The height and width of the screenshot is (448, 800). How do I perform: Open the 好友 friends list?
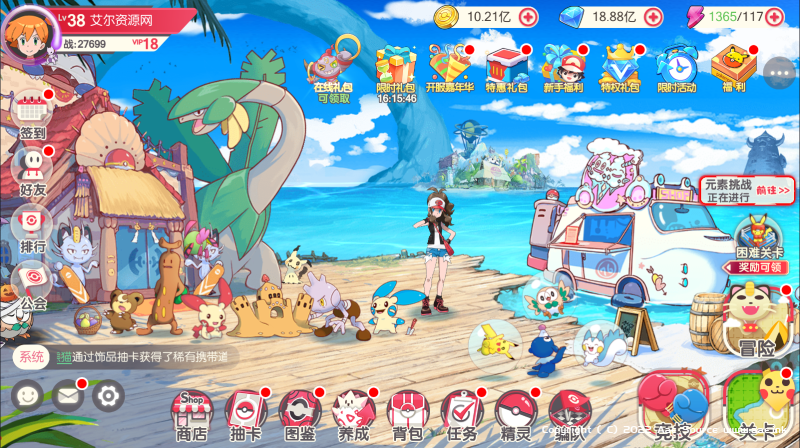point(31,167)
